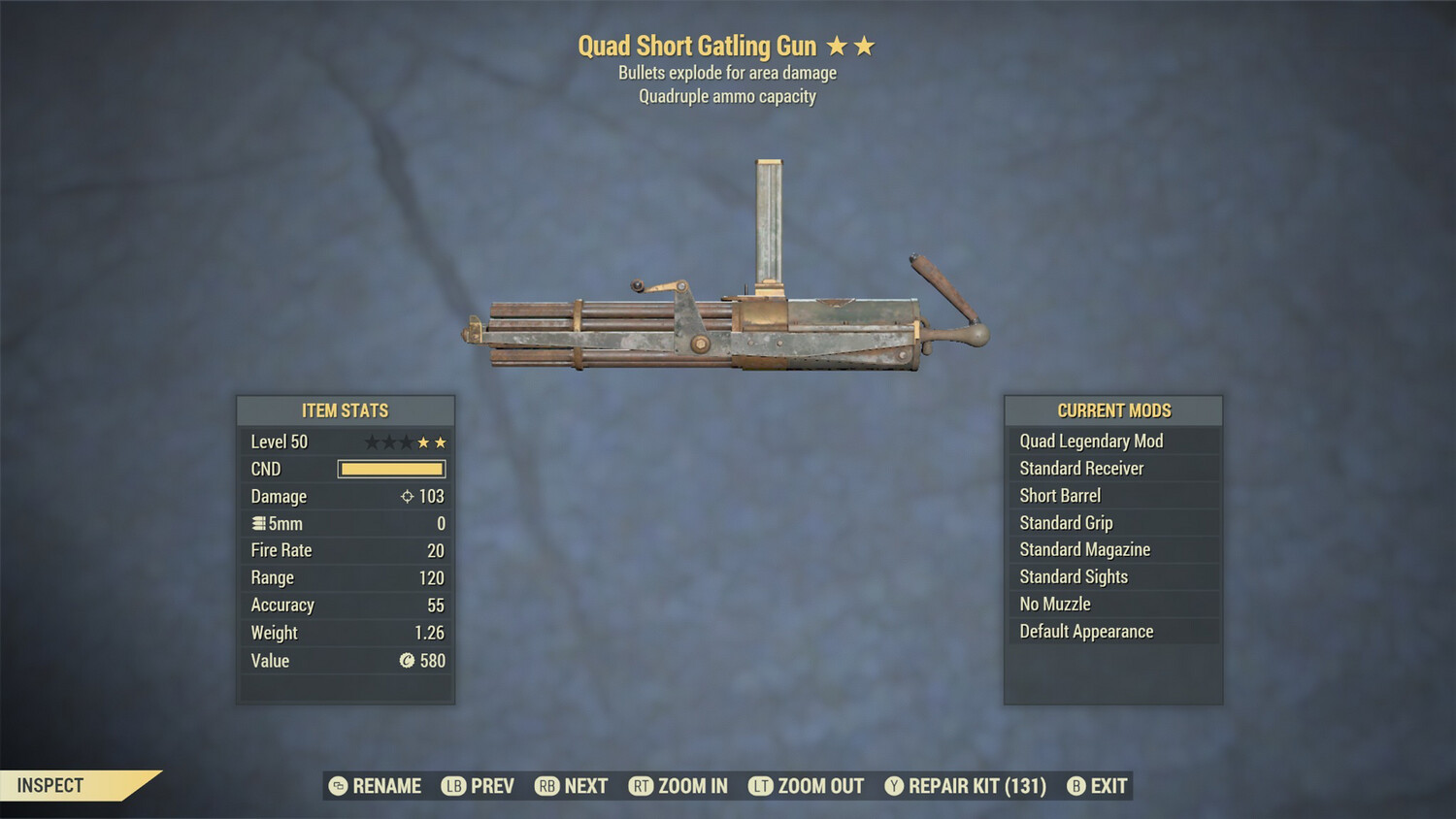Image resolution: width=1456 pixels, height=819 pixels.
Task: Expand the CURRENT MODS panel header
Action: pos(1112,409)
